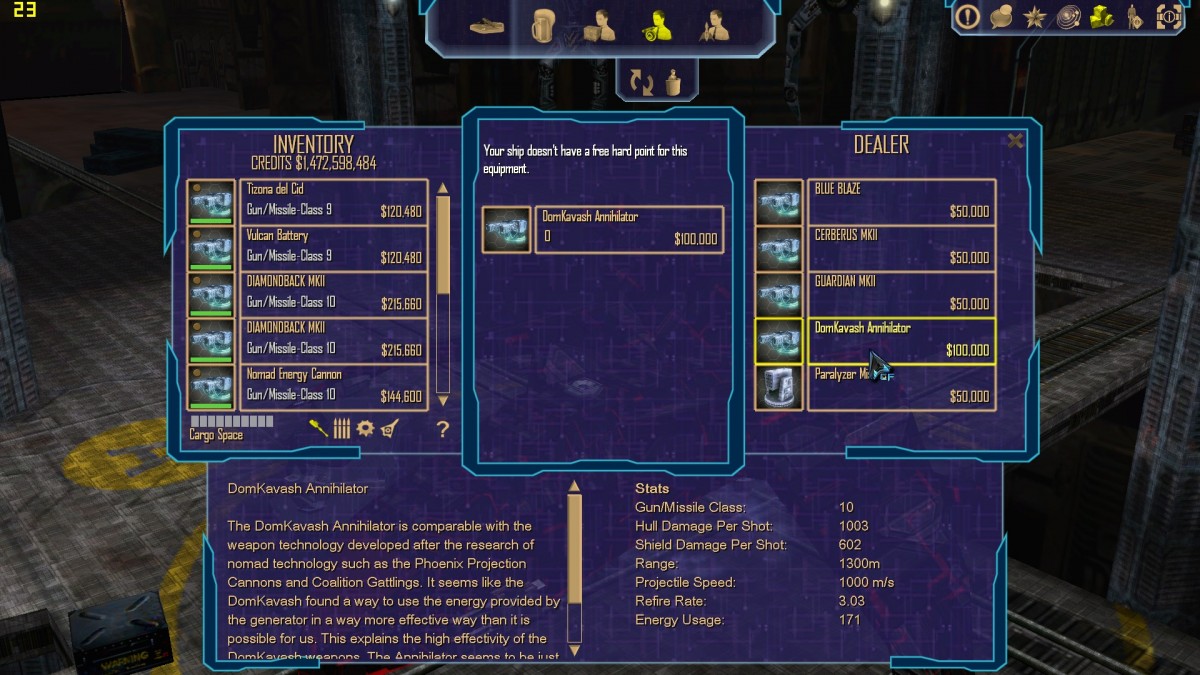Click the DomKavash Annihilator in center panel
Screen dimensions: 1200x675
(628, 229)
